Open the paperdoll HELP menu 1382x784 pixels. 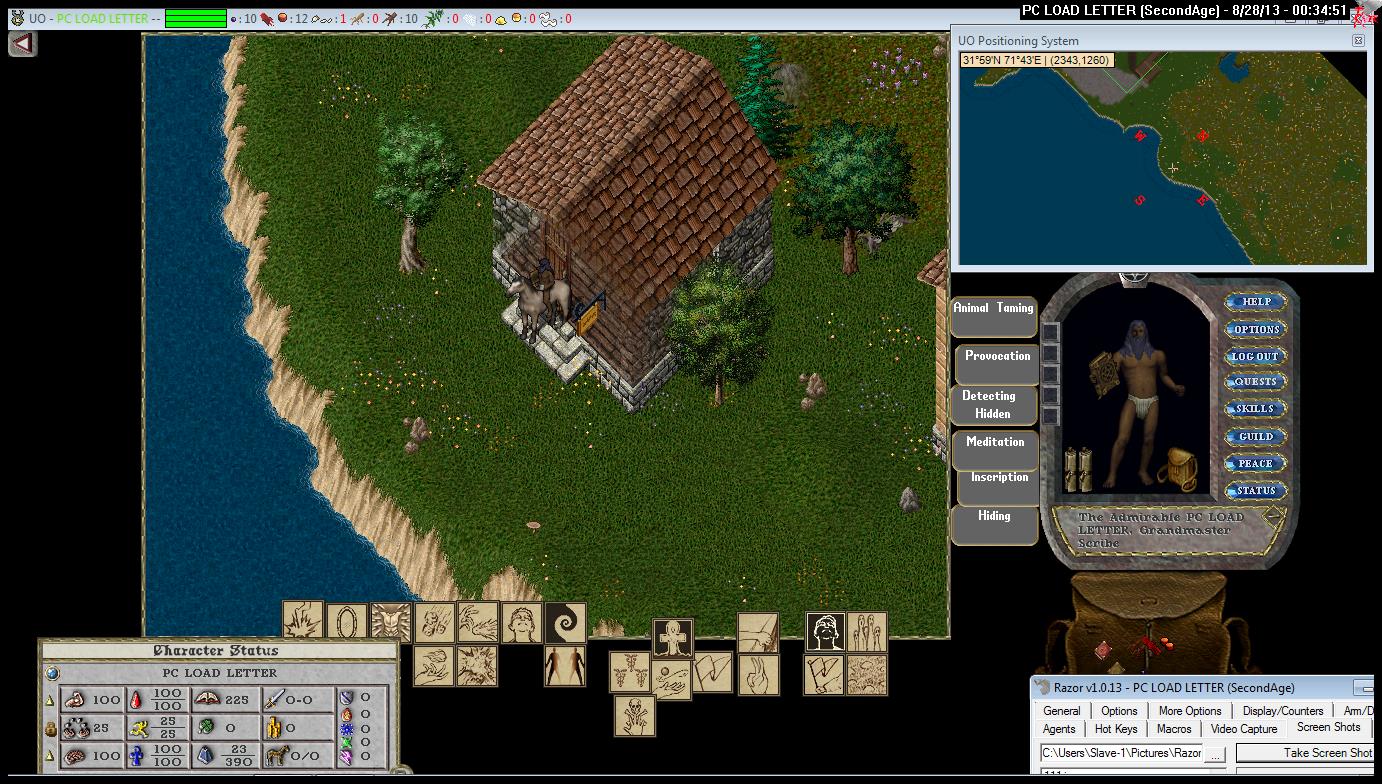click(1256, 302)
